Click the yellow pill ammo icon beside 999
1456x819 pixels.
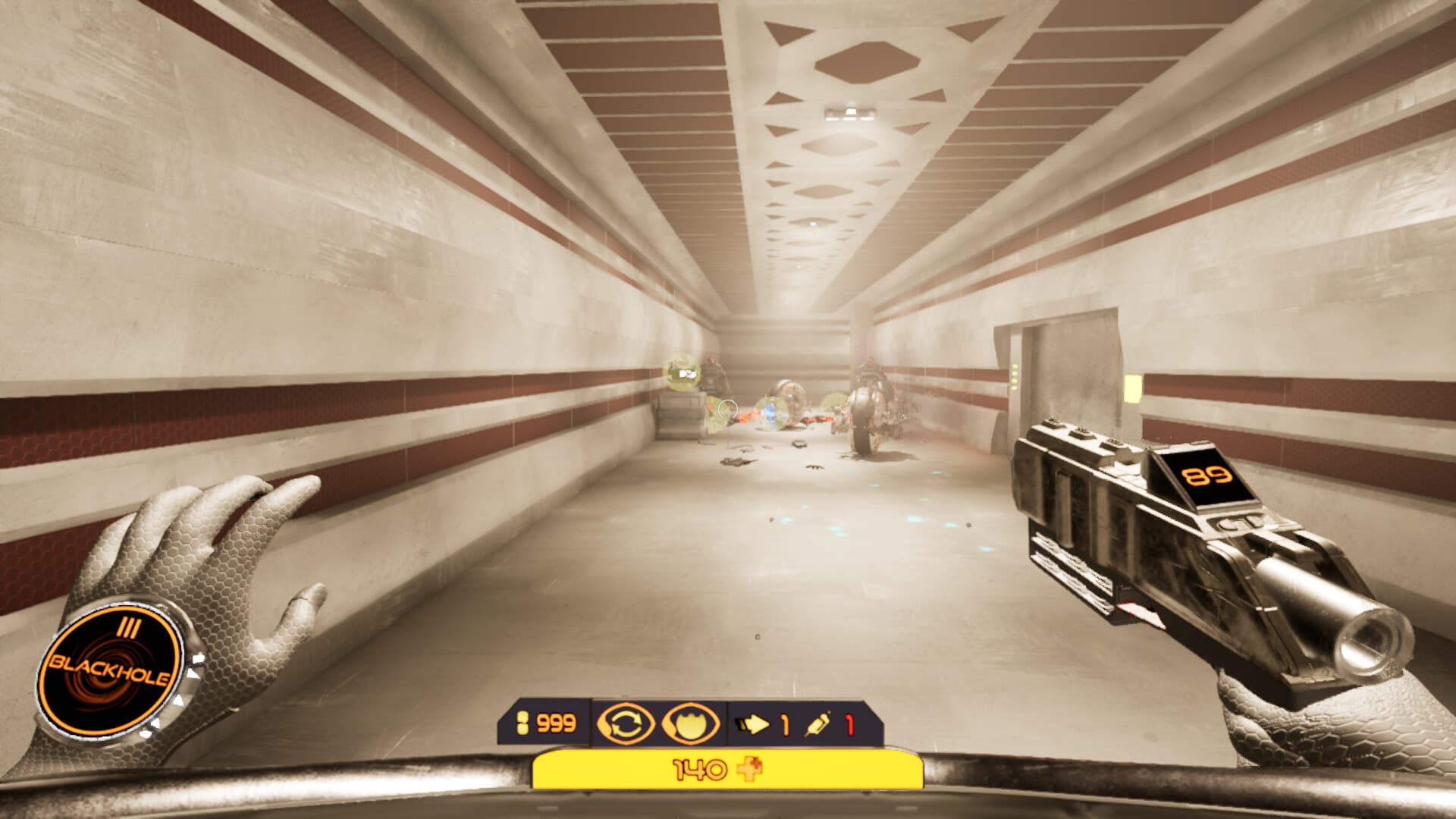coord(523,722)
